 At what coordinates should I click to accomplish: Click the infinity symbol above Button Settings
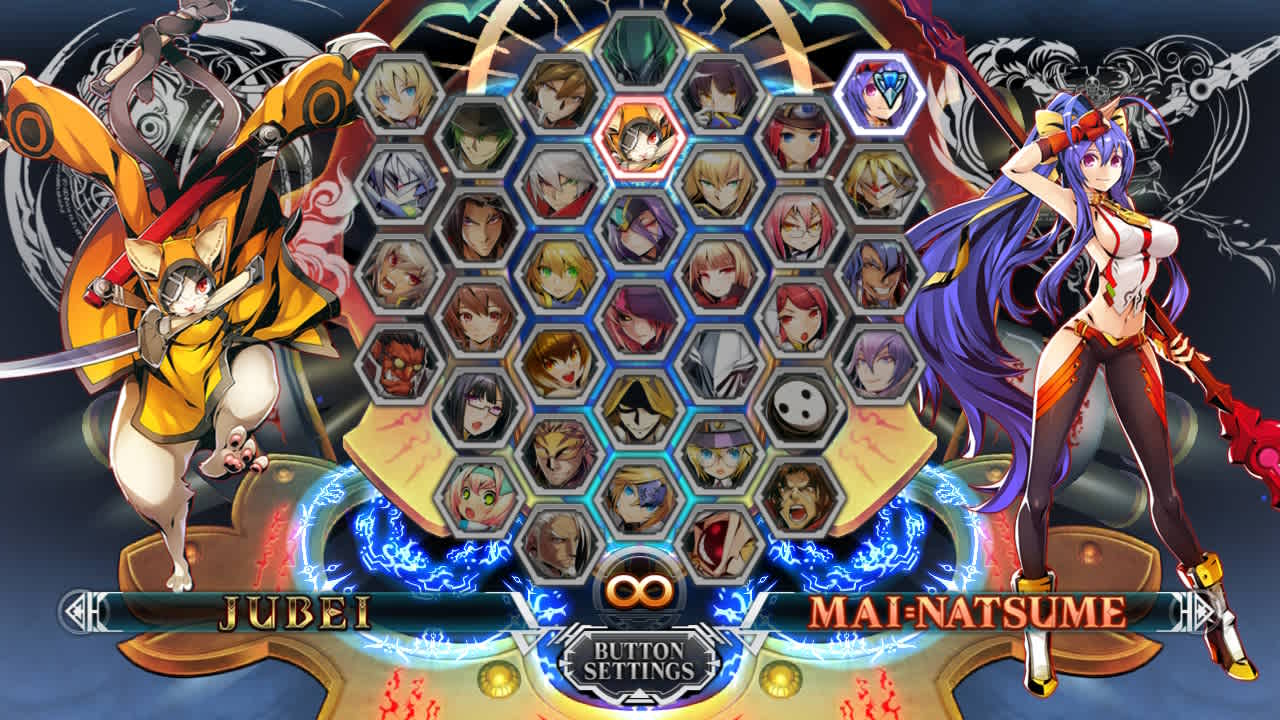[640, 596]
